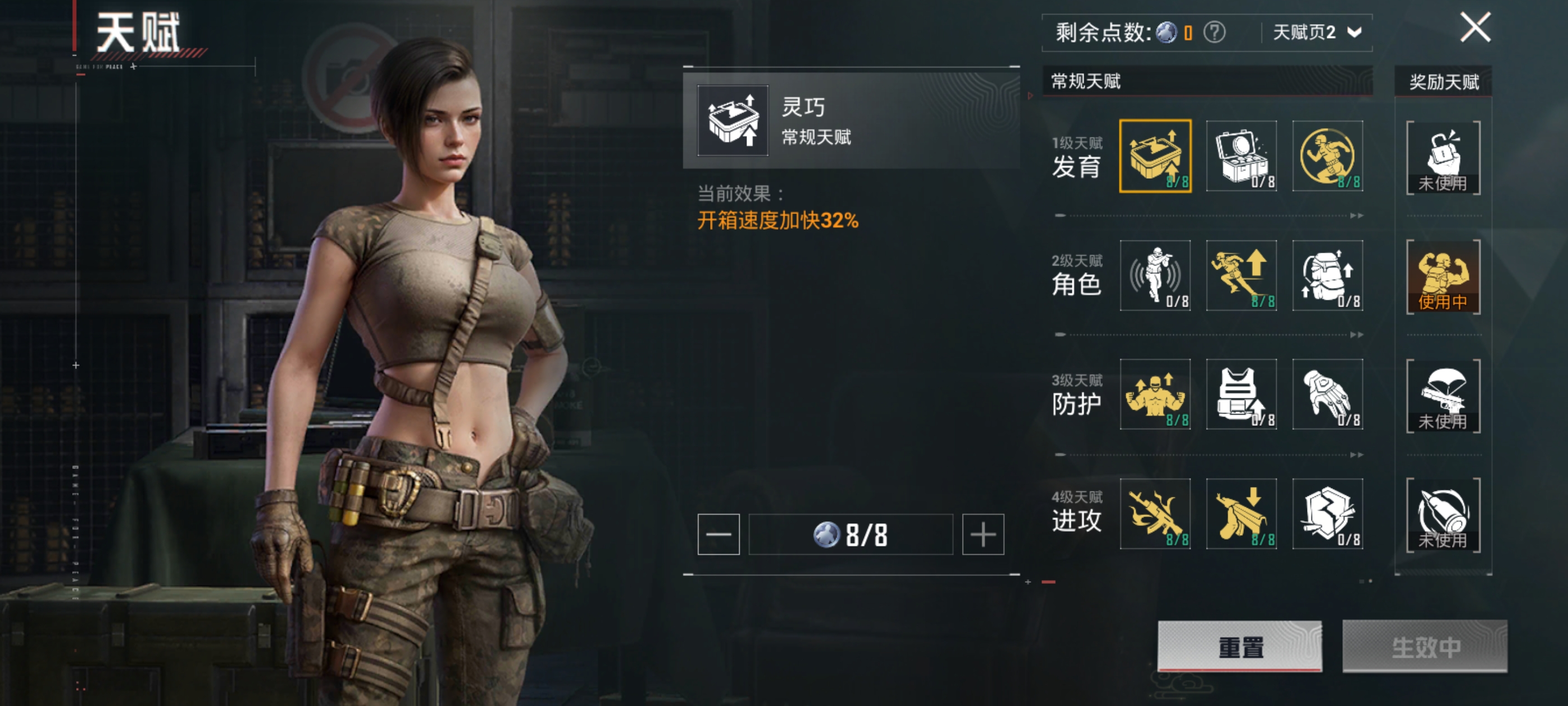Image resolution: width=1568 pixels, height=706 pixels.
Task: Select the body armor vest talent
Action: (1241, 394)
